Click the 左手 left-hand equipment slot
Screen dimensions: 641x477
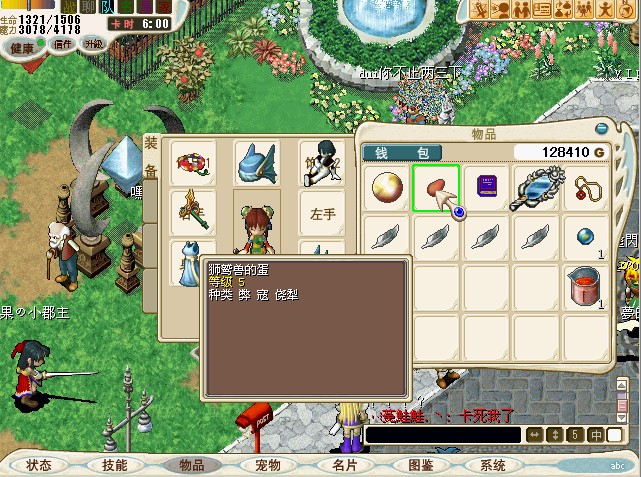(322, 213)
